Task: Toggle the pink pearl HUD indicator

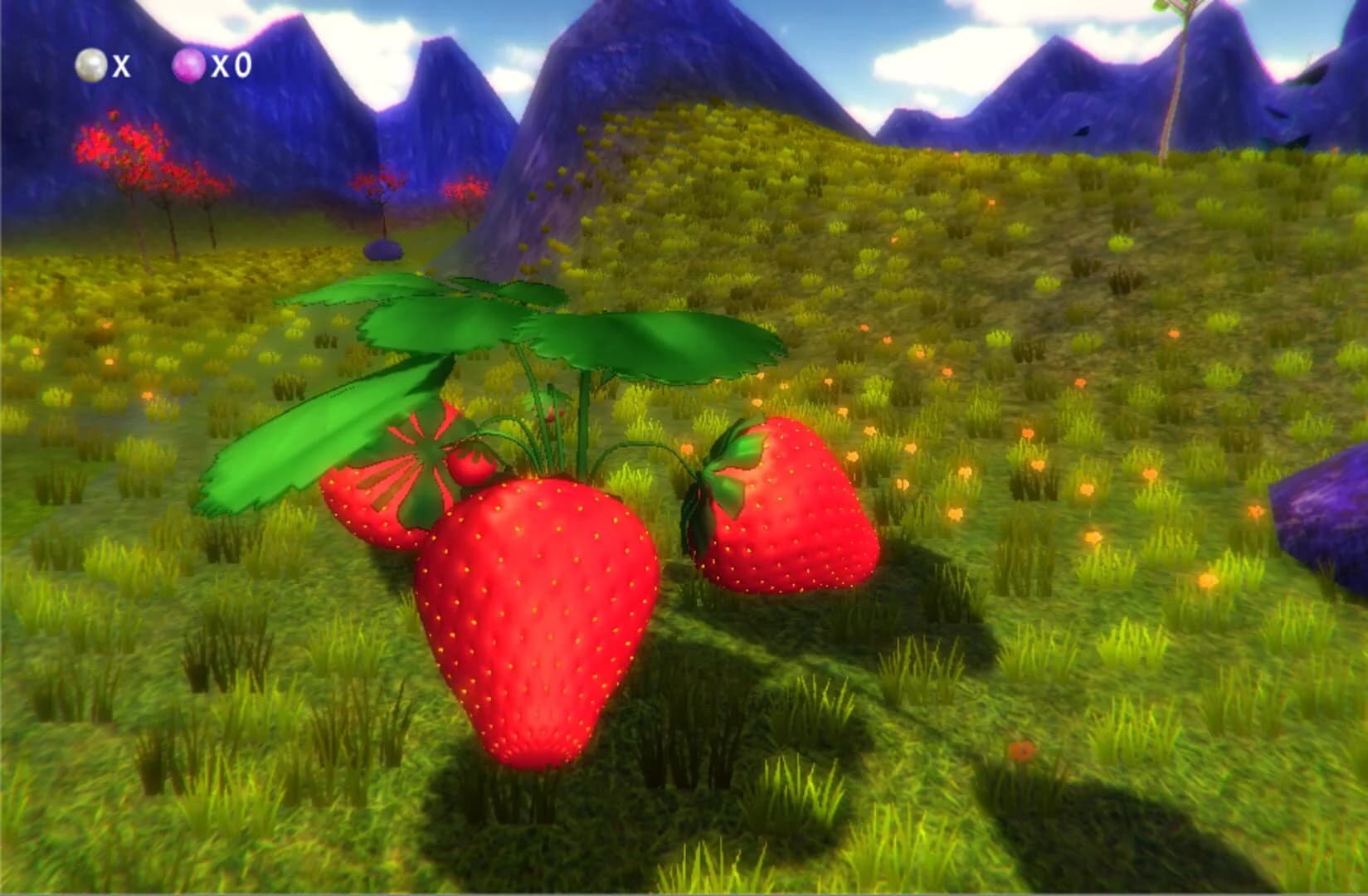Action: [x=189, y=65]
